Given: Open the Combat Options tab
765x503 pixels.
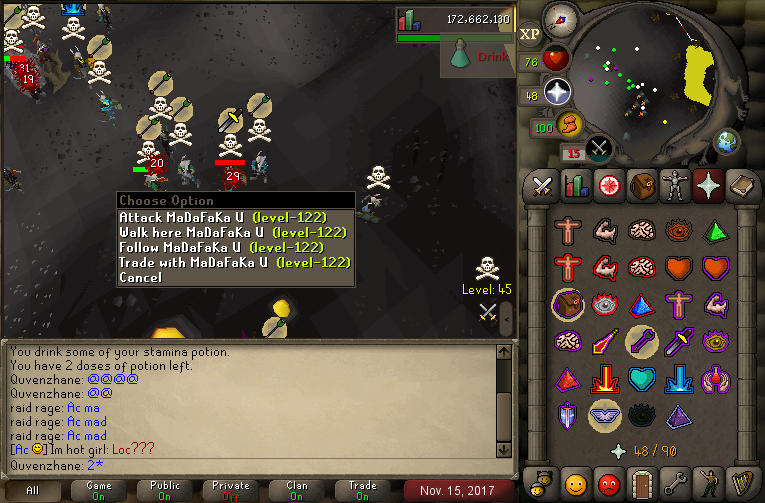Looking at the screenshot, I should pyautogui.click(x=543, y=185).
